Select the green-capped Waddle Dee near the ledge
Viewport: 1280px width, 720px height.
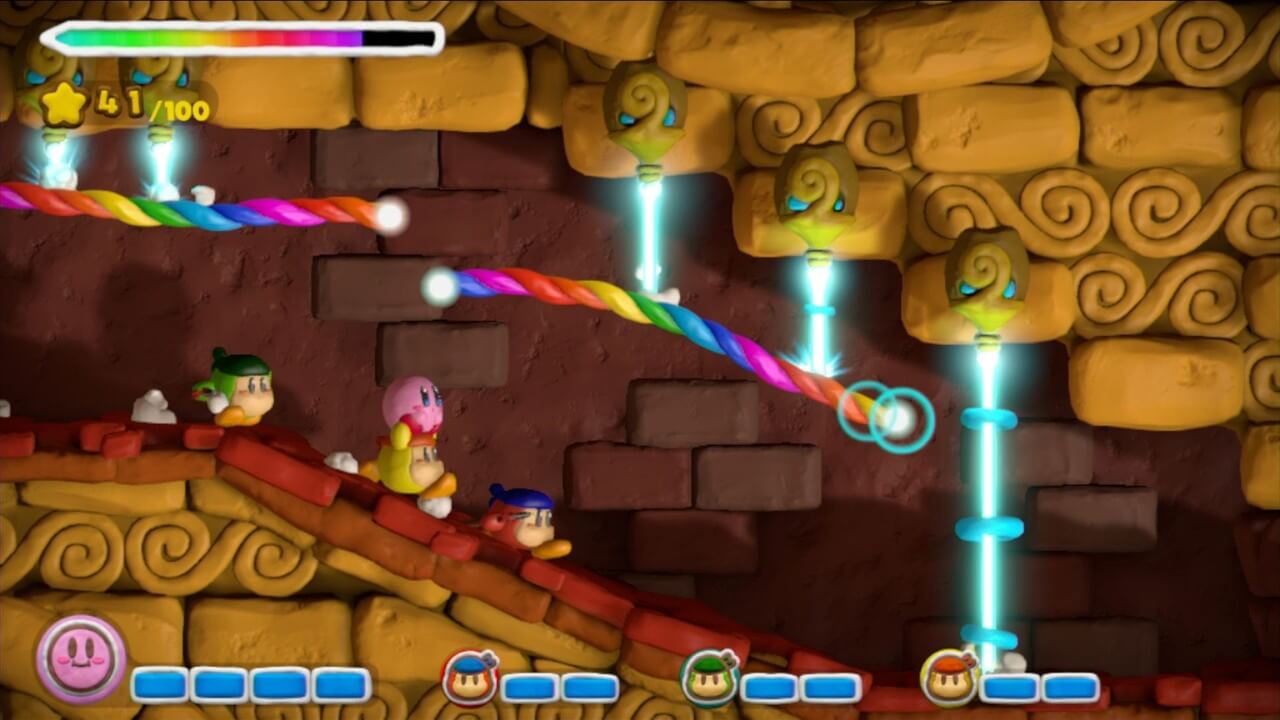(240, 390)
